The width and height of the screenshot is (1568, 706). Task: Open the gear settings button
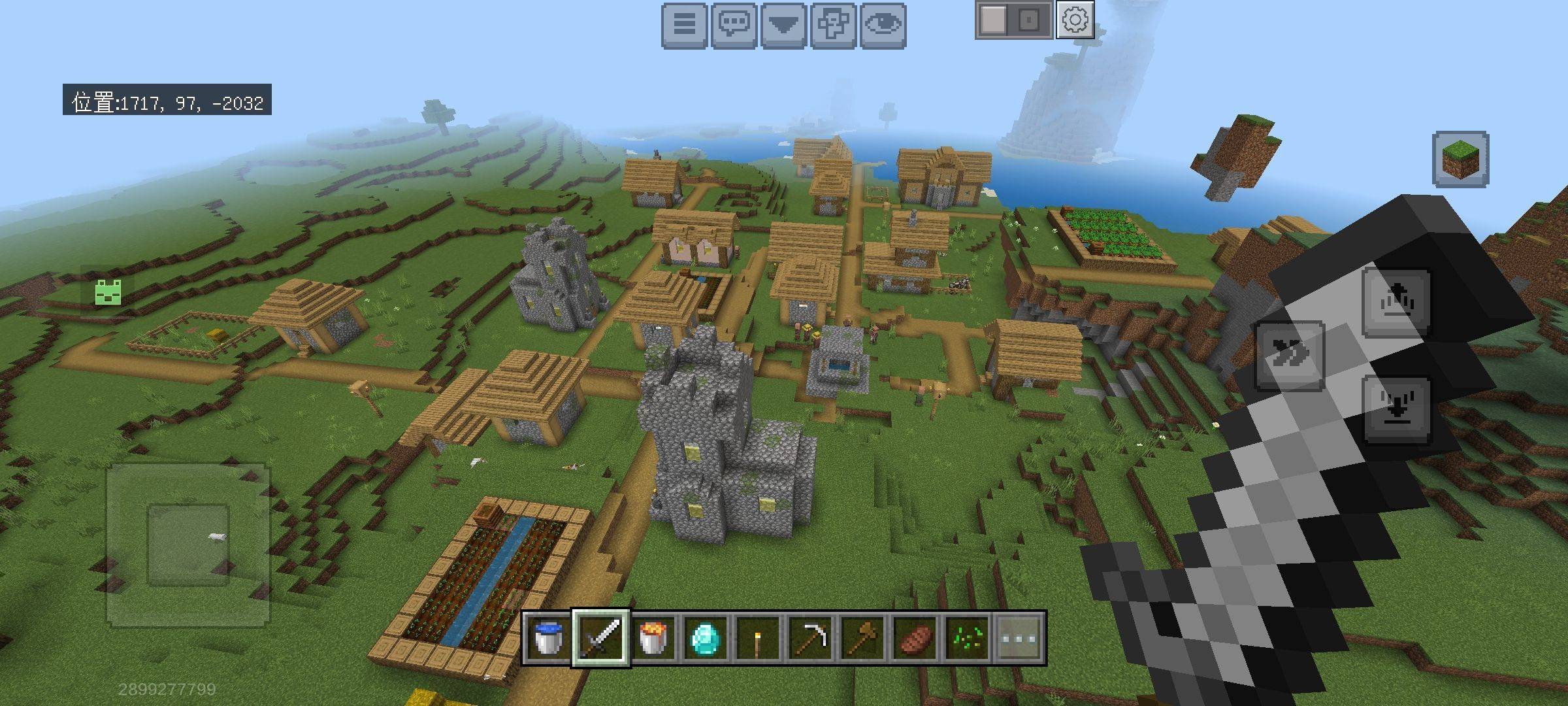click(x=1075, y=20)
